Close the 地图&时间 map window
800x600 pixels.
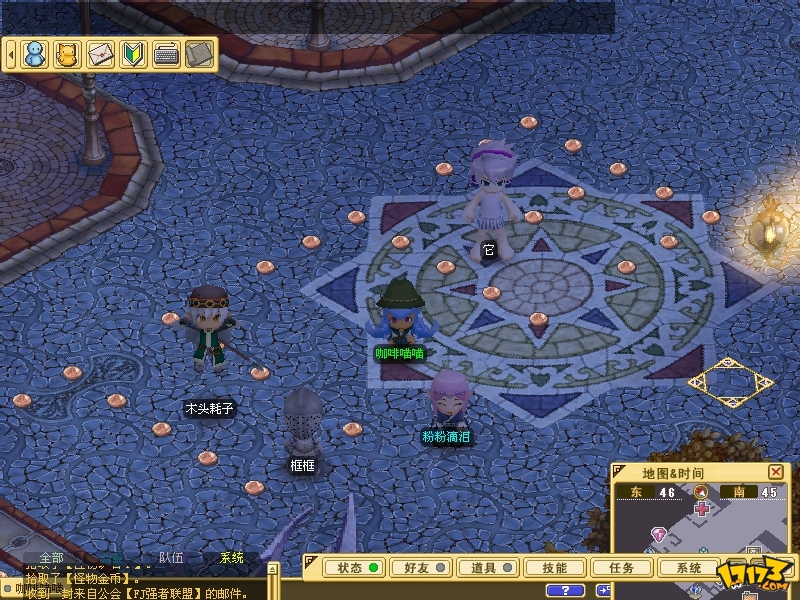tap(776, 472)
